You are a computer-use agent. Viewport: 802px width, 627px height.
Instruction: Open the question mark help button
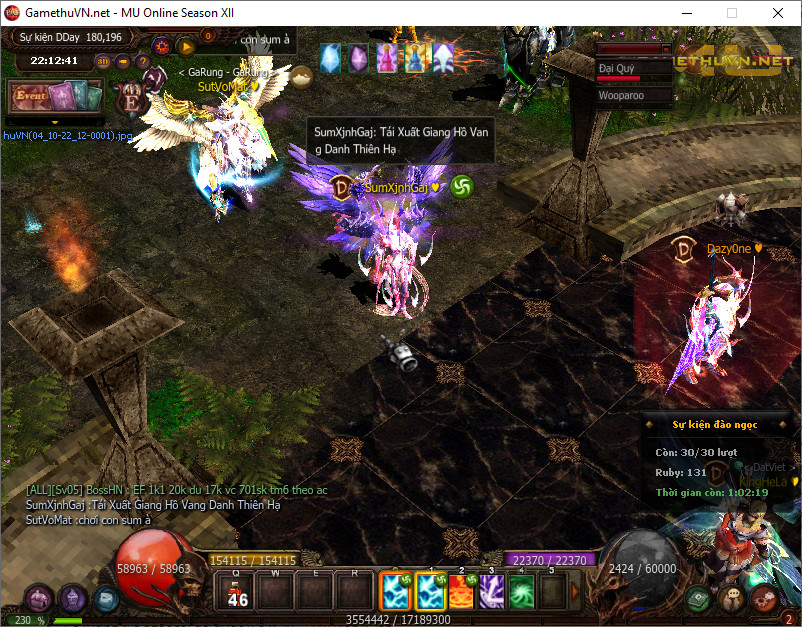[145, 60]
